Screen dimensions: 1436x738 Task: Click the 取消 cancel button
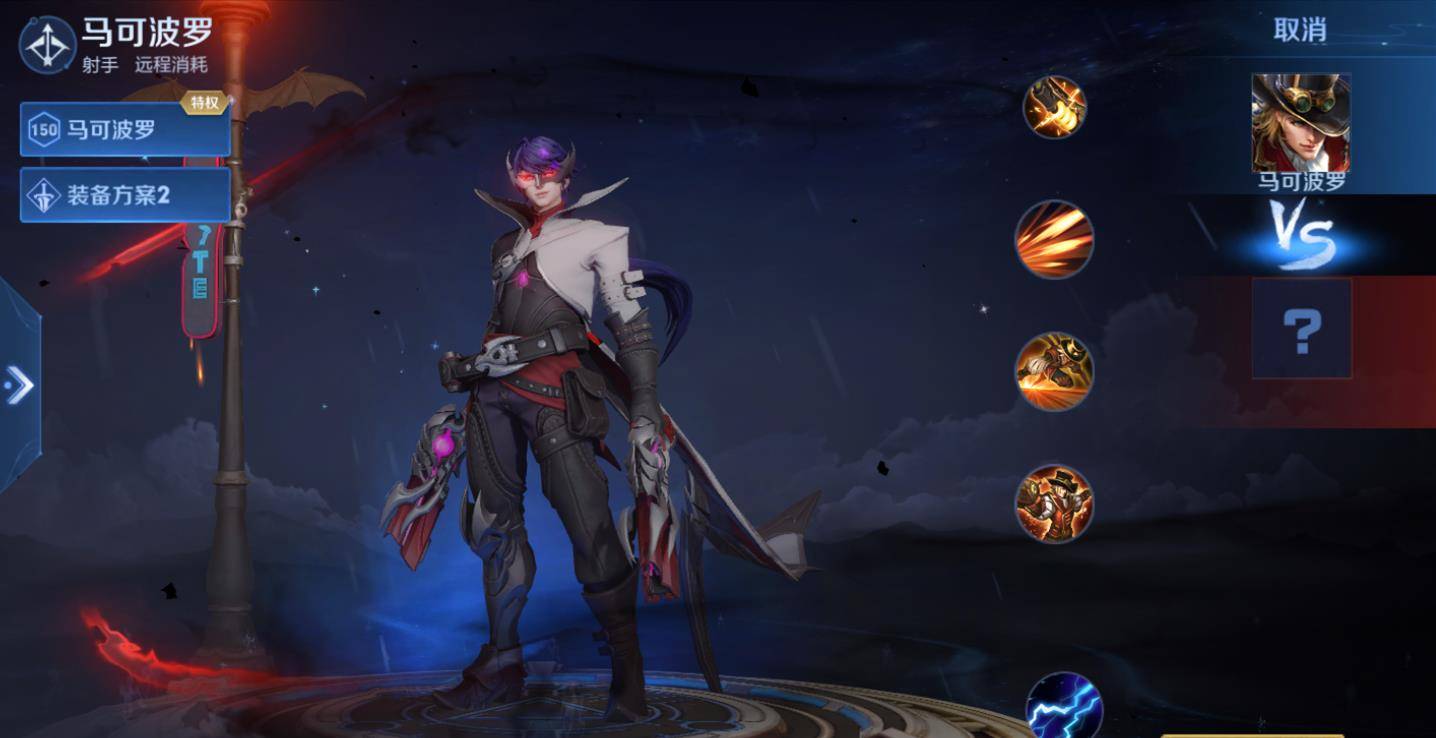tap(1299, 30)
